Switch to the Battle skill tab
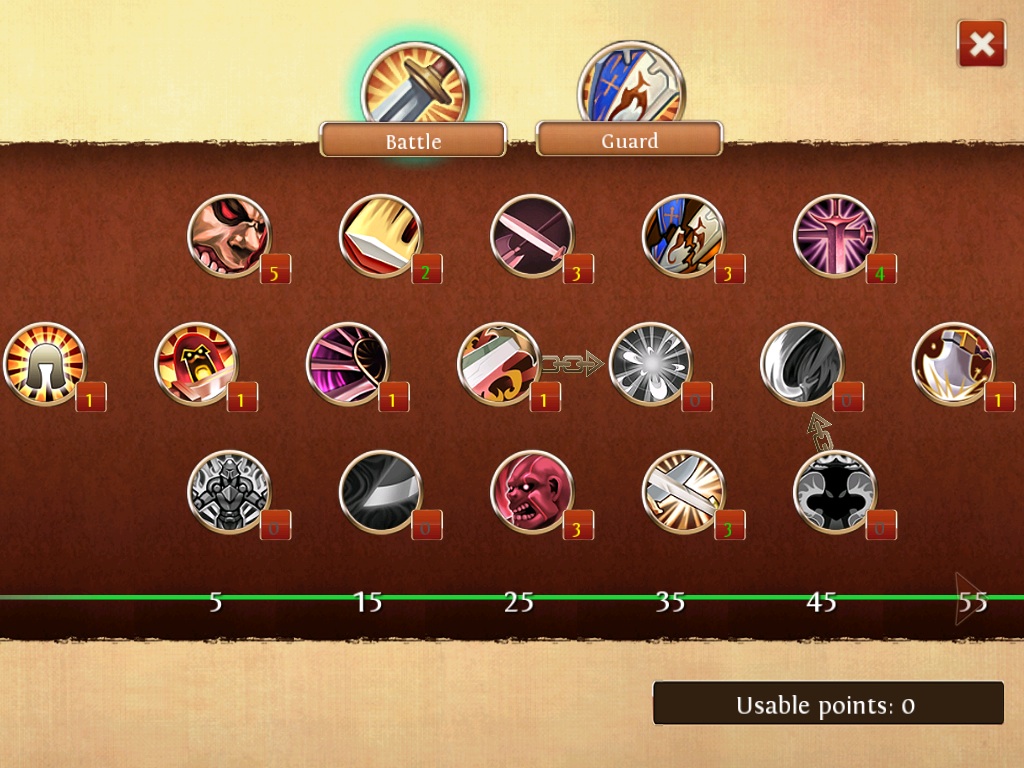The image size is (1024, 768). [413, 139]
